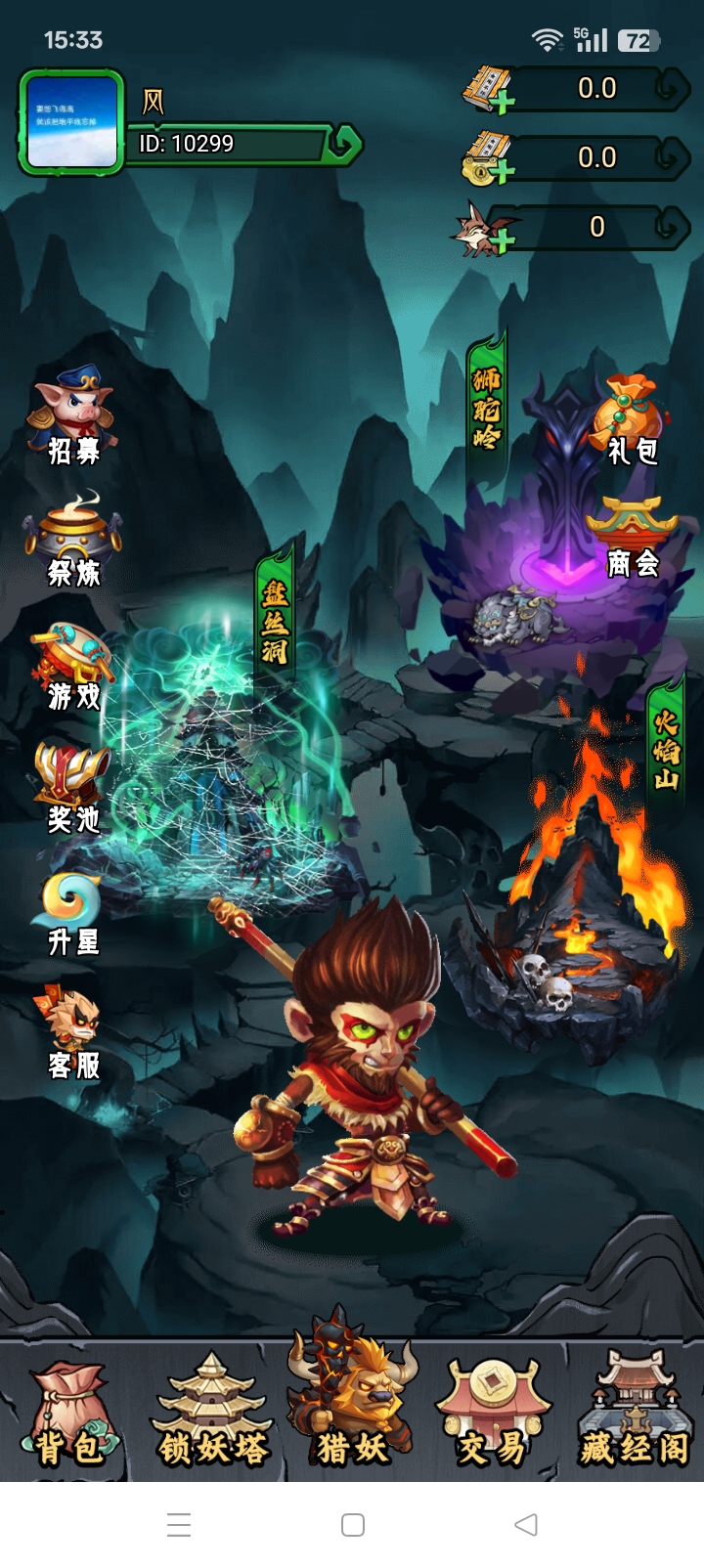This screenshot has height=1568, width=704.
Task: Show the 奖池 prize pool
Action: click(x=74, y=788)
